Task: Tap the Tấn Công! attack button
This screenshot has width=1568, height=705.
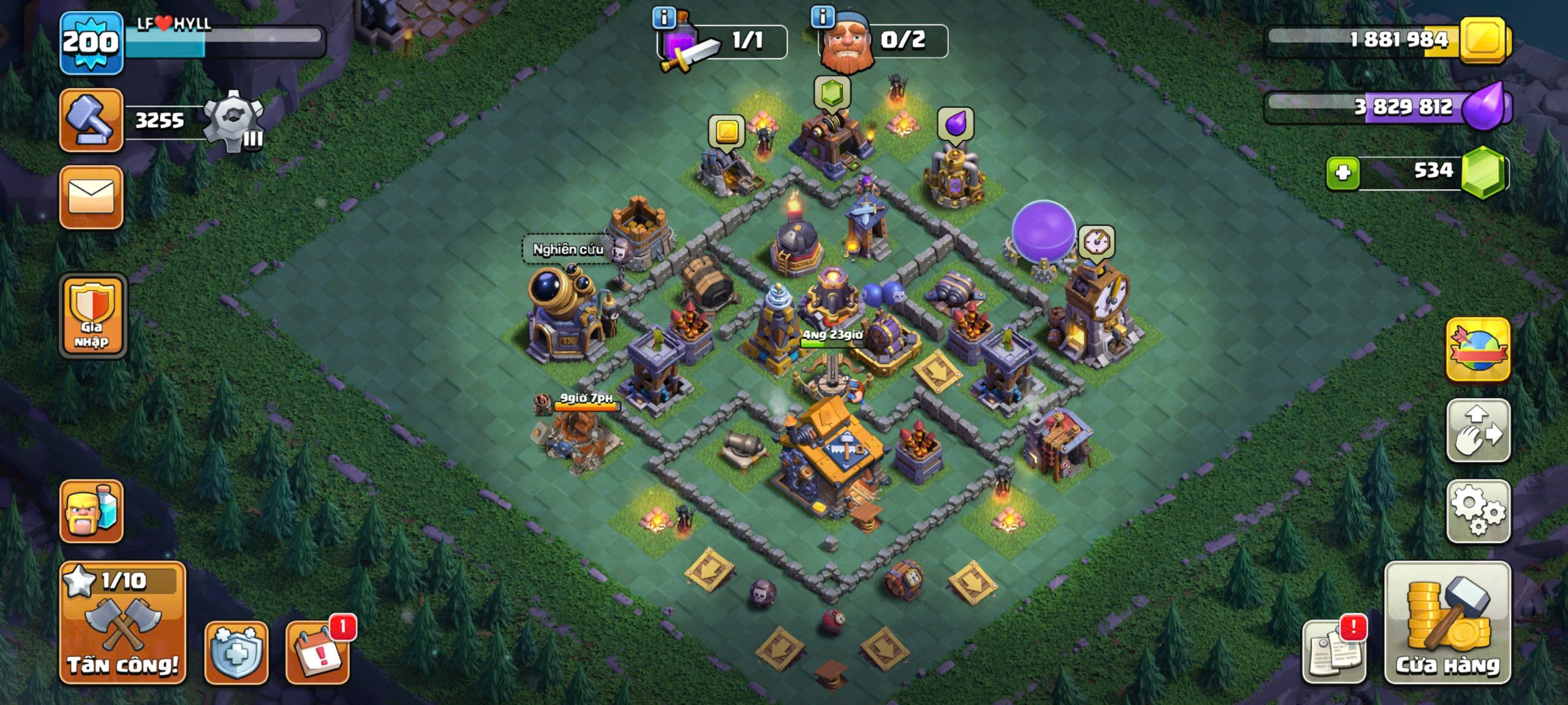Action: [123, 622]
